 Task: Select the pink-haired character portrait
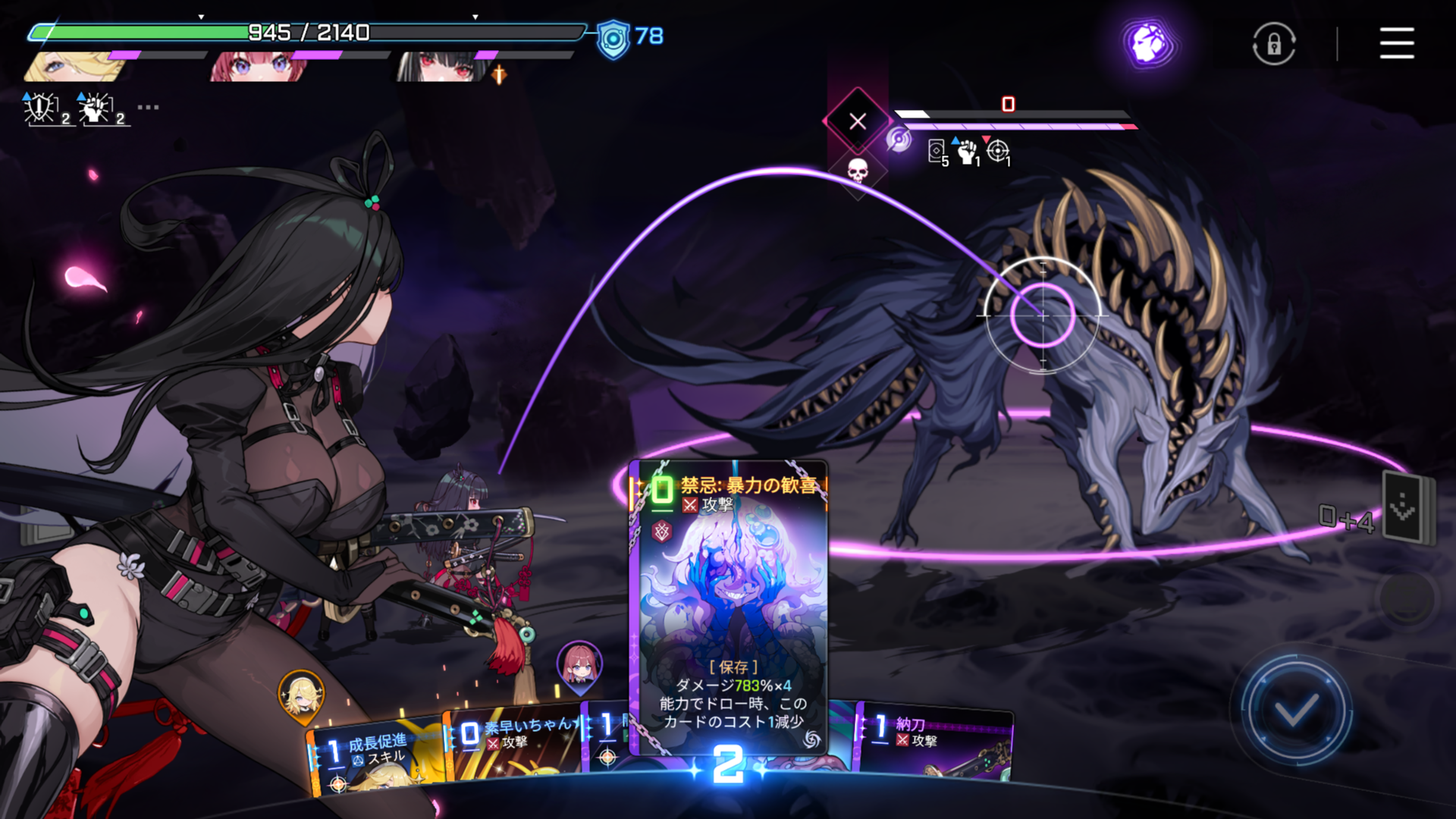[x=258, y=67]
